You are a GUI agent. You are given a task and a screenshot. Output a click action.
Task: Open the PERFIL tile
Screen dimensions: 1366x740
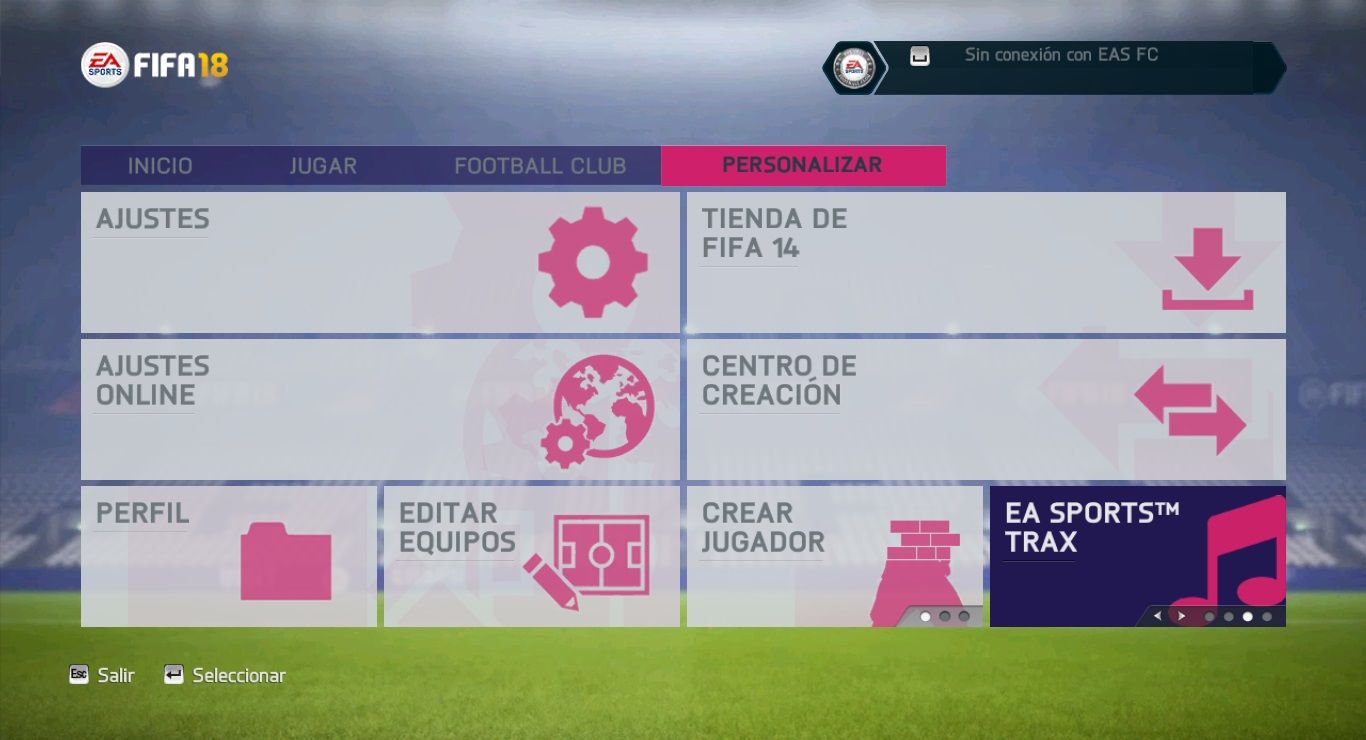pyautogui.click(x=229, y=556)
